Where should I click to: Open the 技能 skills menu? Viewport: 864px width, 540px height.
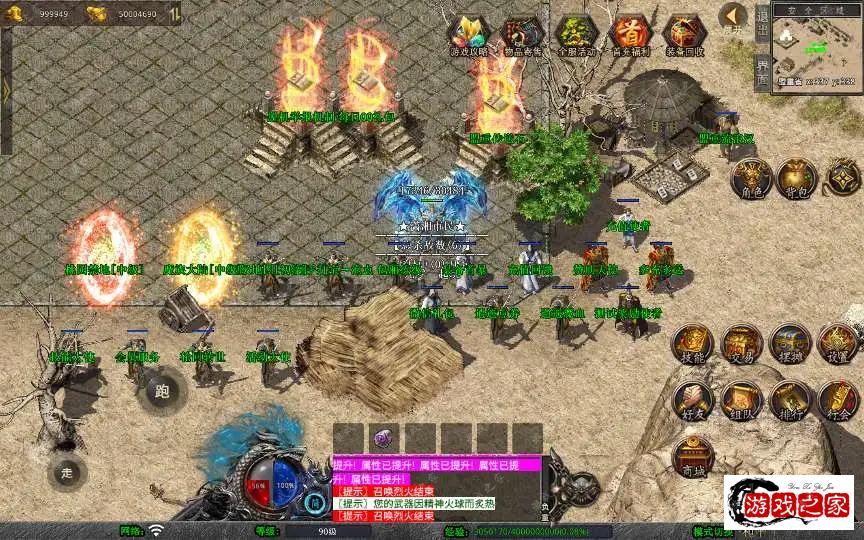point(692,344)
